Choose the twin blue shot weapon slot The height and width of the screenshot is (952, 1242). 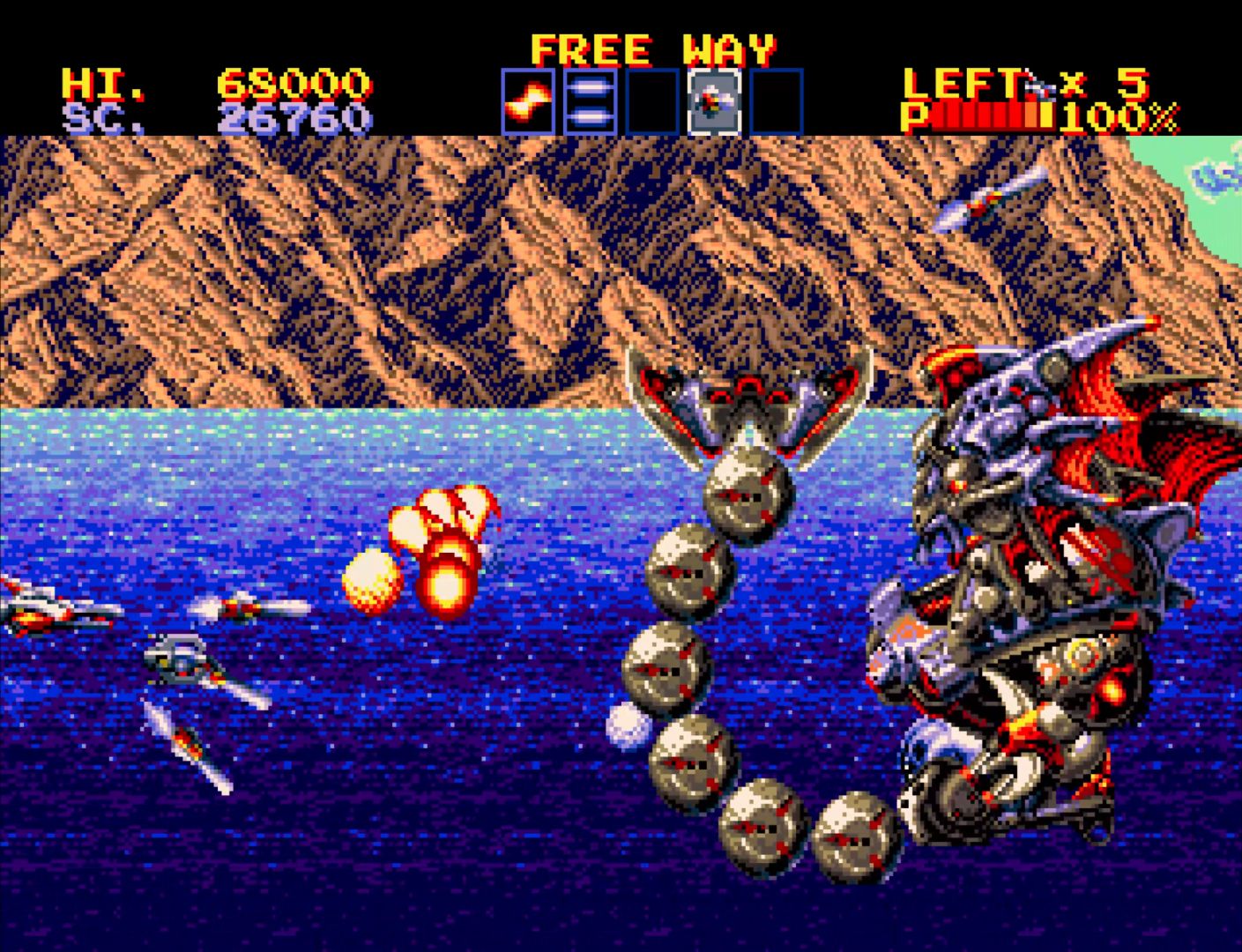tap(590, 101)
